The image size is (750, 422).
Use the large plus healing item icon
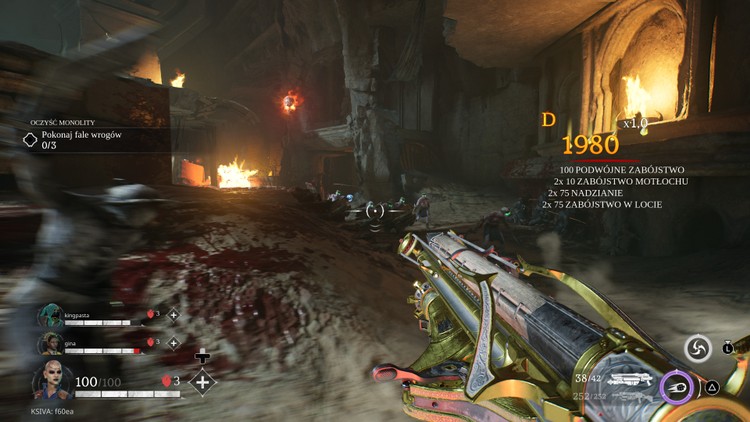[203, 382]
